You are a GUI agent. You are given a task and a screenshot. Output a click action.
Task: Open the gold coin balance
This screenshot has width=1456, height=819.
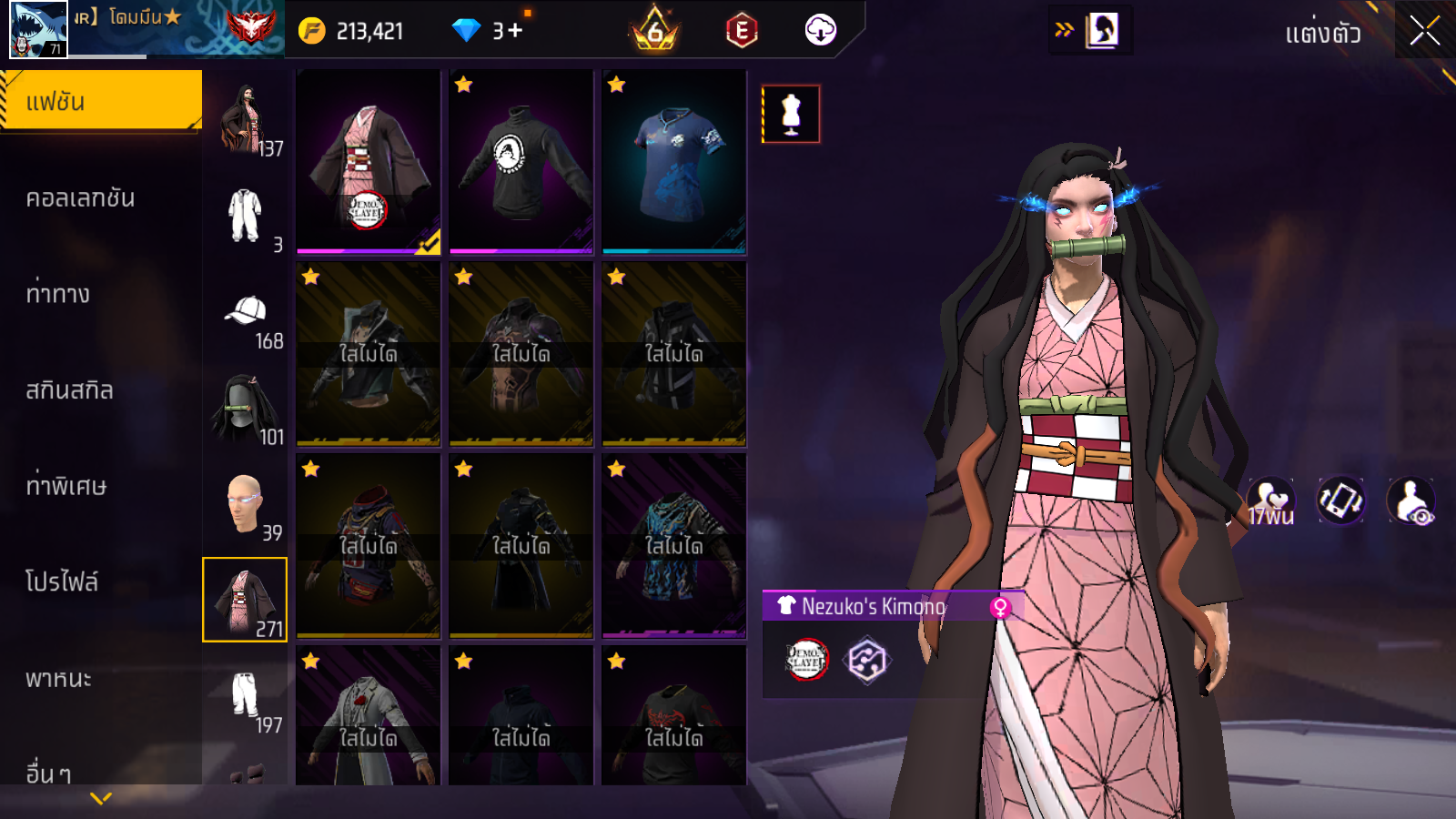[352, 31]
